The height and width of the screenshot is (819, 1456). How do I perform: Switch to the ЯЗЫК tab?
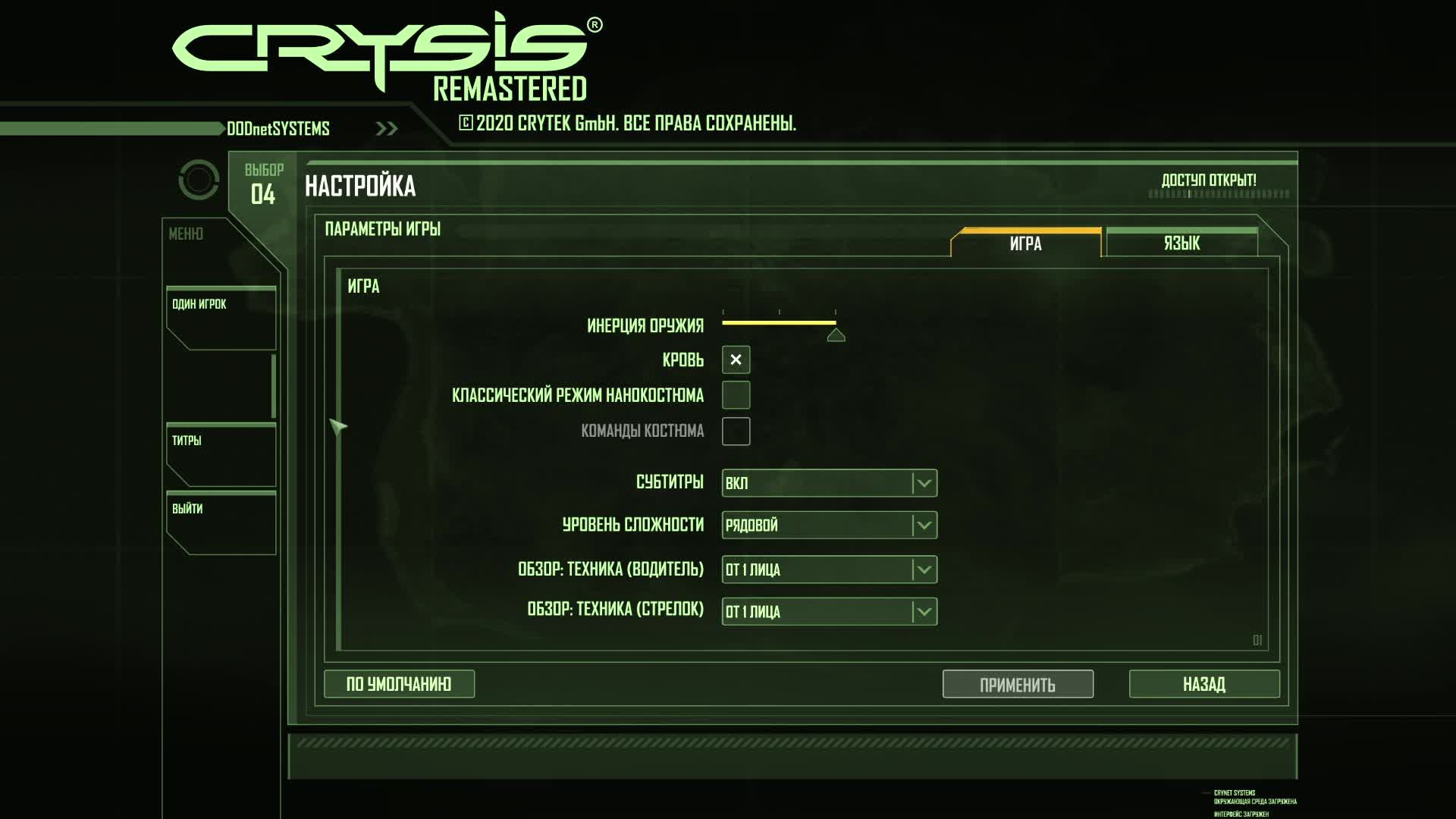click(1181, 243)
